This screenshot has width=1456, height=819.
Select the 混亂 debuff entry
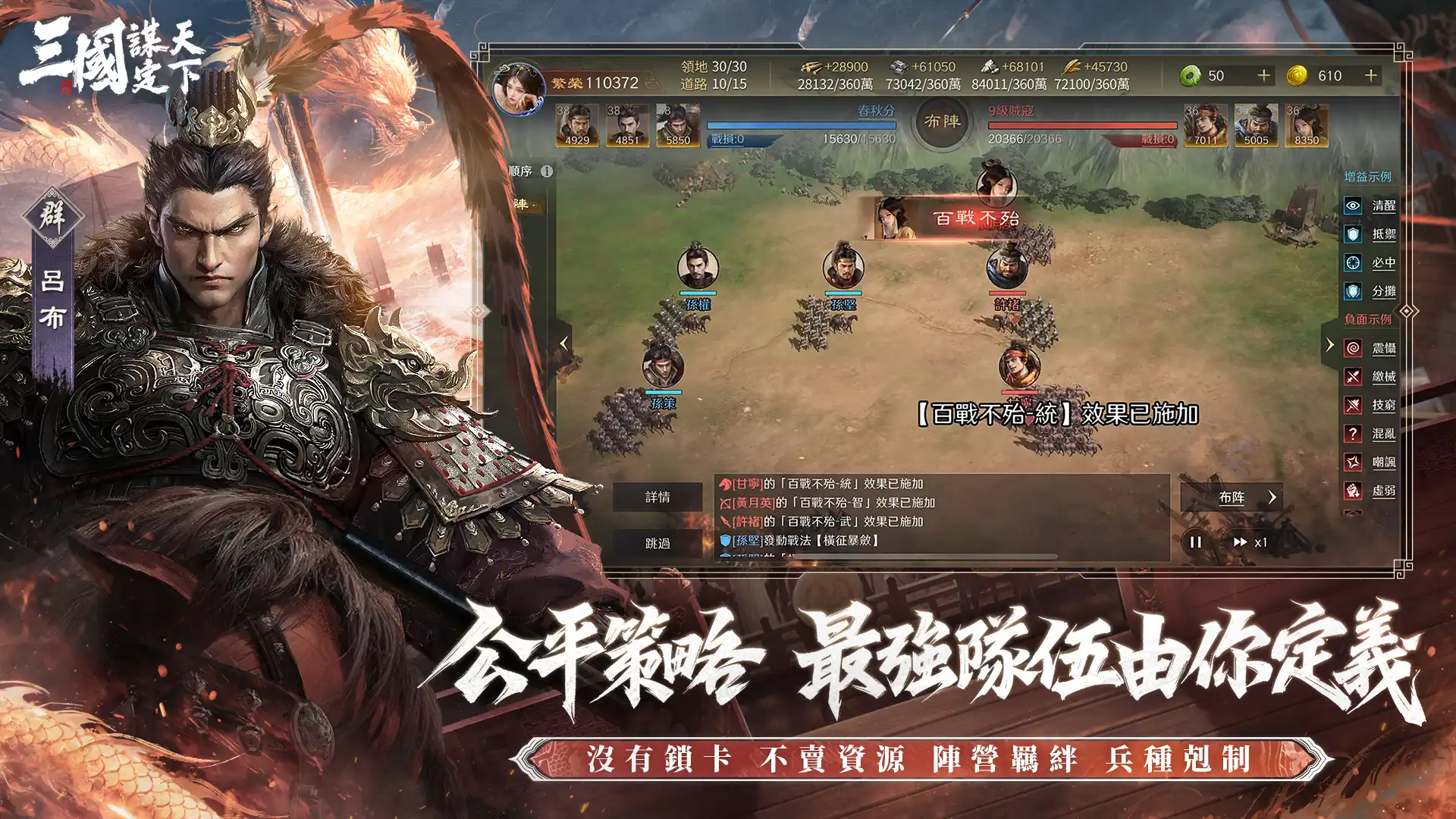pyautogui.click(x=1370, y=434)
